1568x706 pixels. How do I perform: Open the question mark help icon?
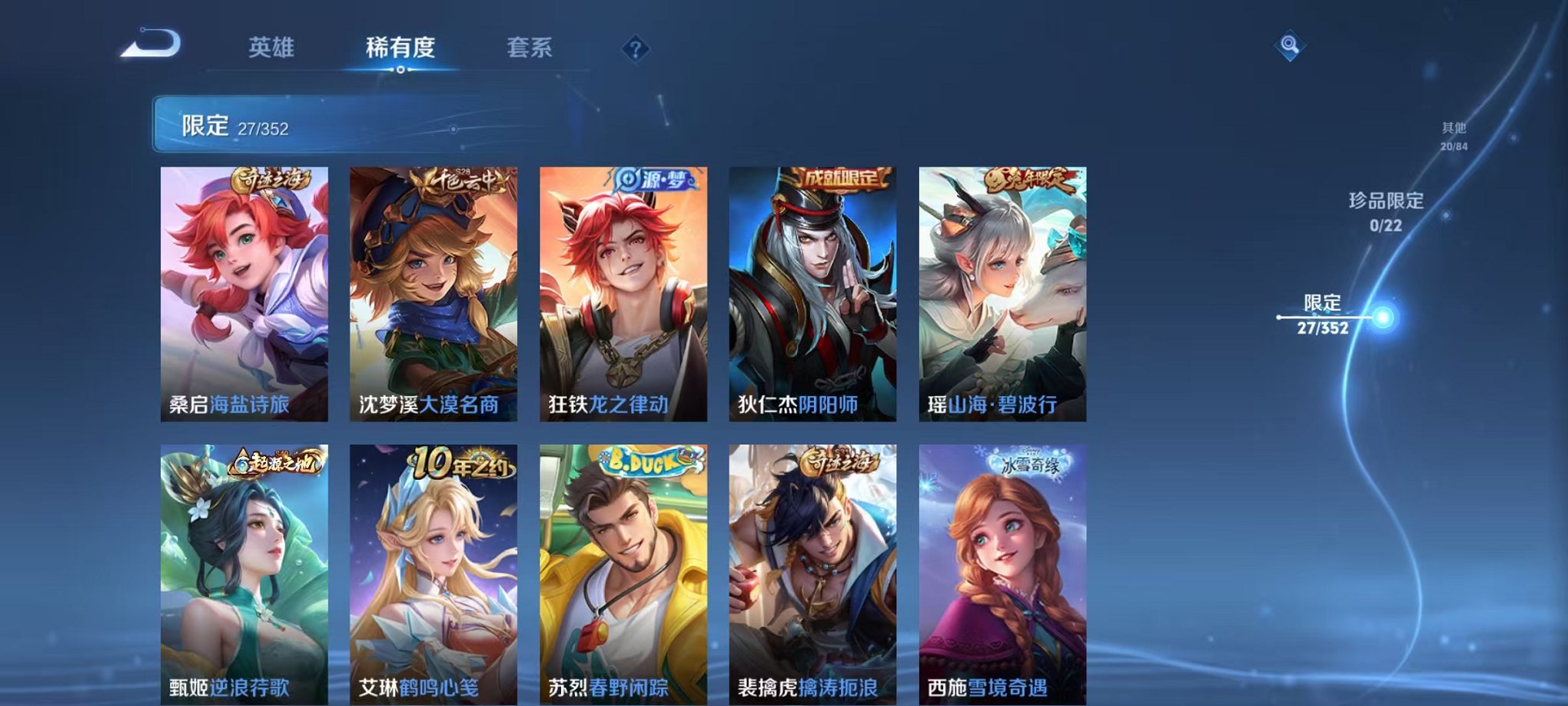coord(635,50)
